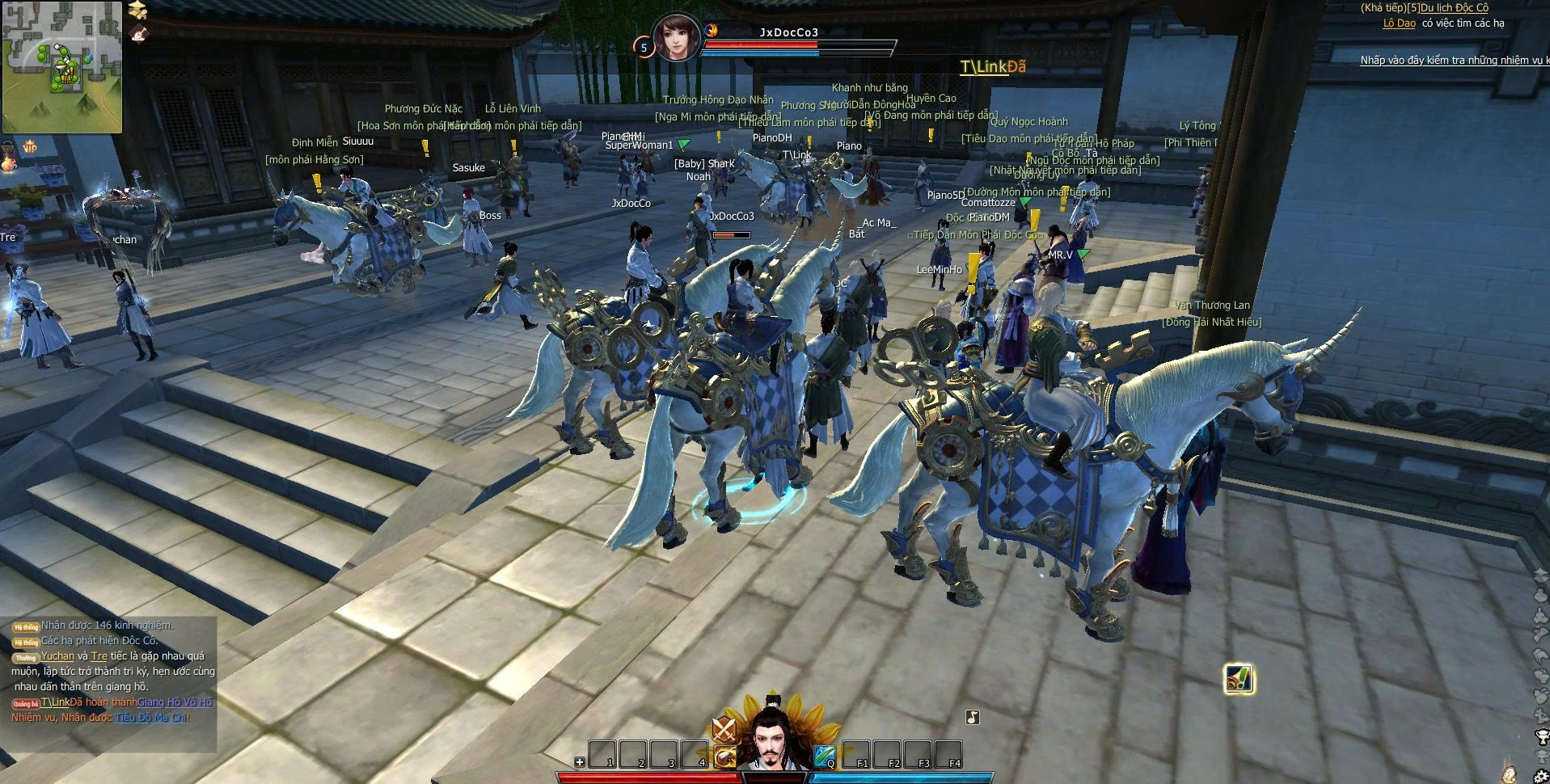The height and width of the screenshot is (784, 1550).
Task: Click the straw-hat figure icon beside minimap
Action: 139,9
